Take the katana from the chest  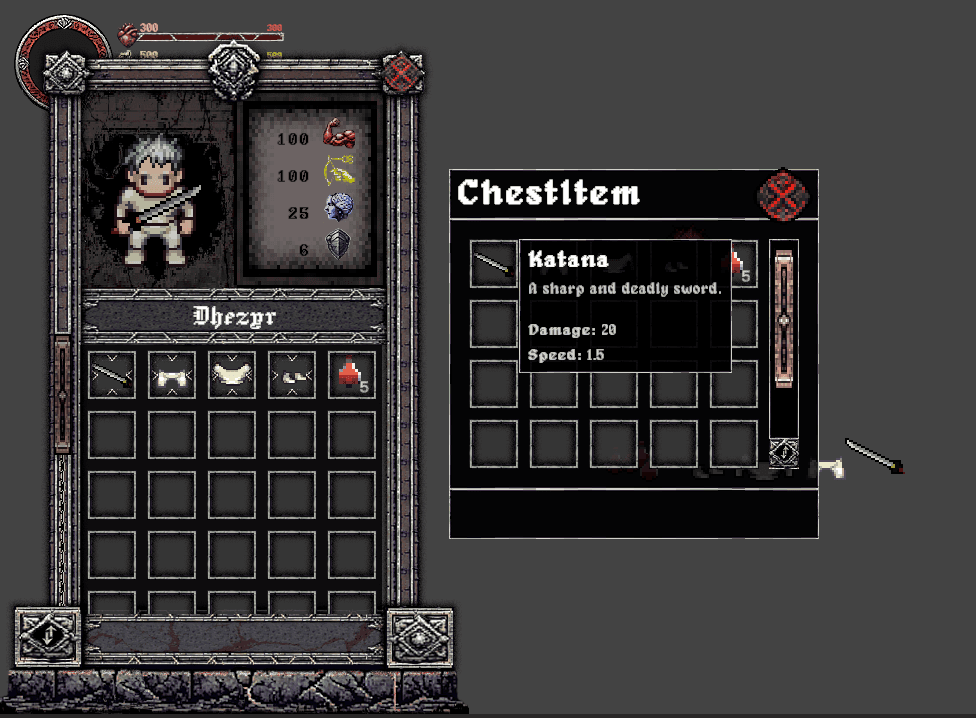[494, 263]
